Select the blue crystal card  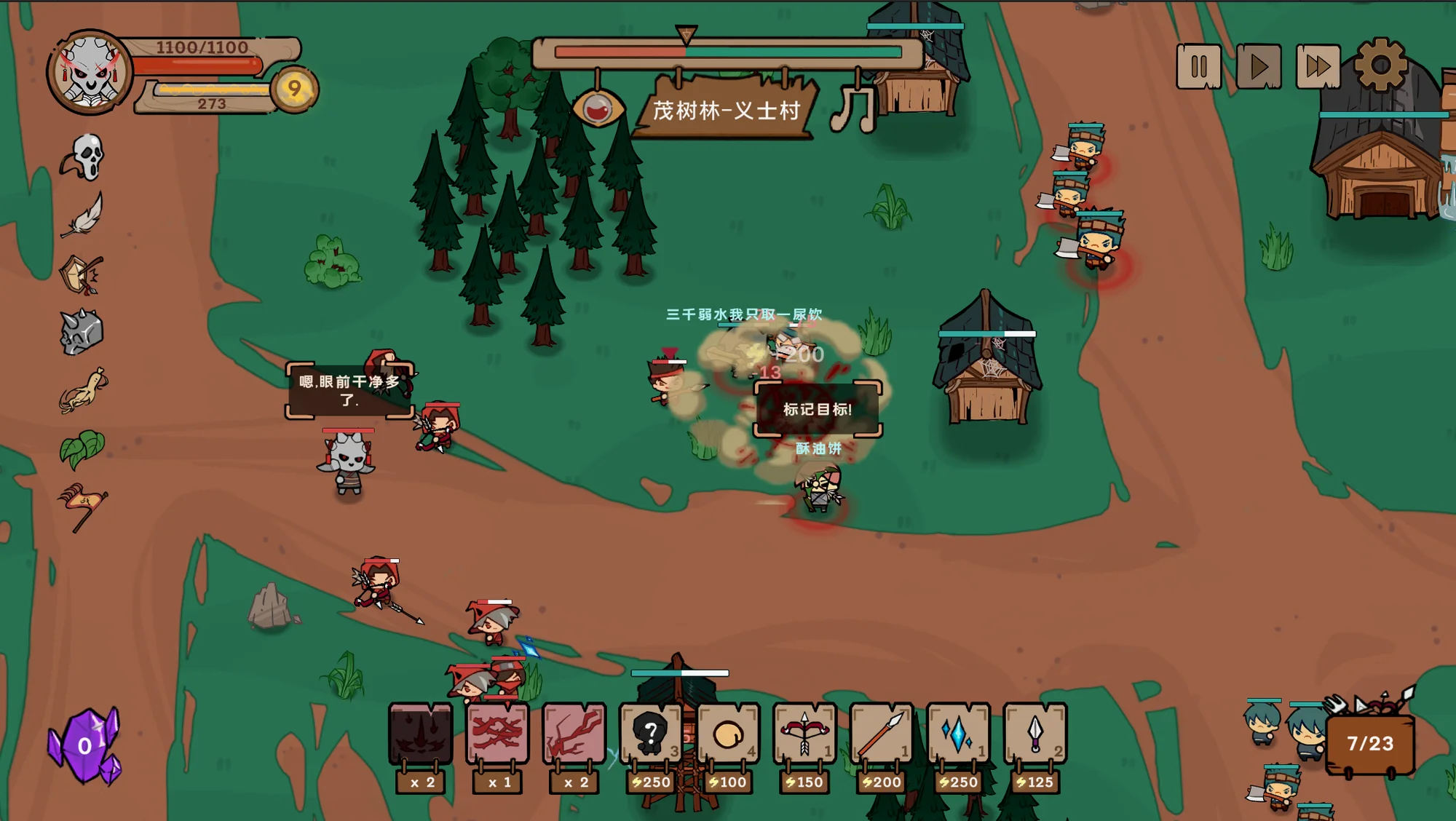[957, 733]
